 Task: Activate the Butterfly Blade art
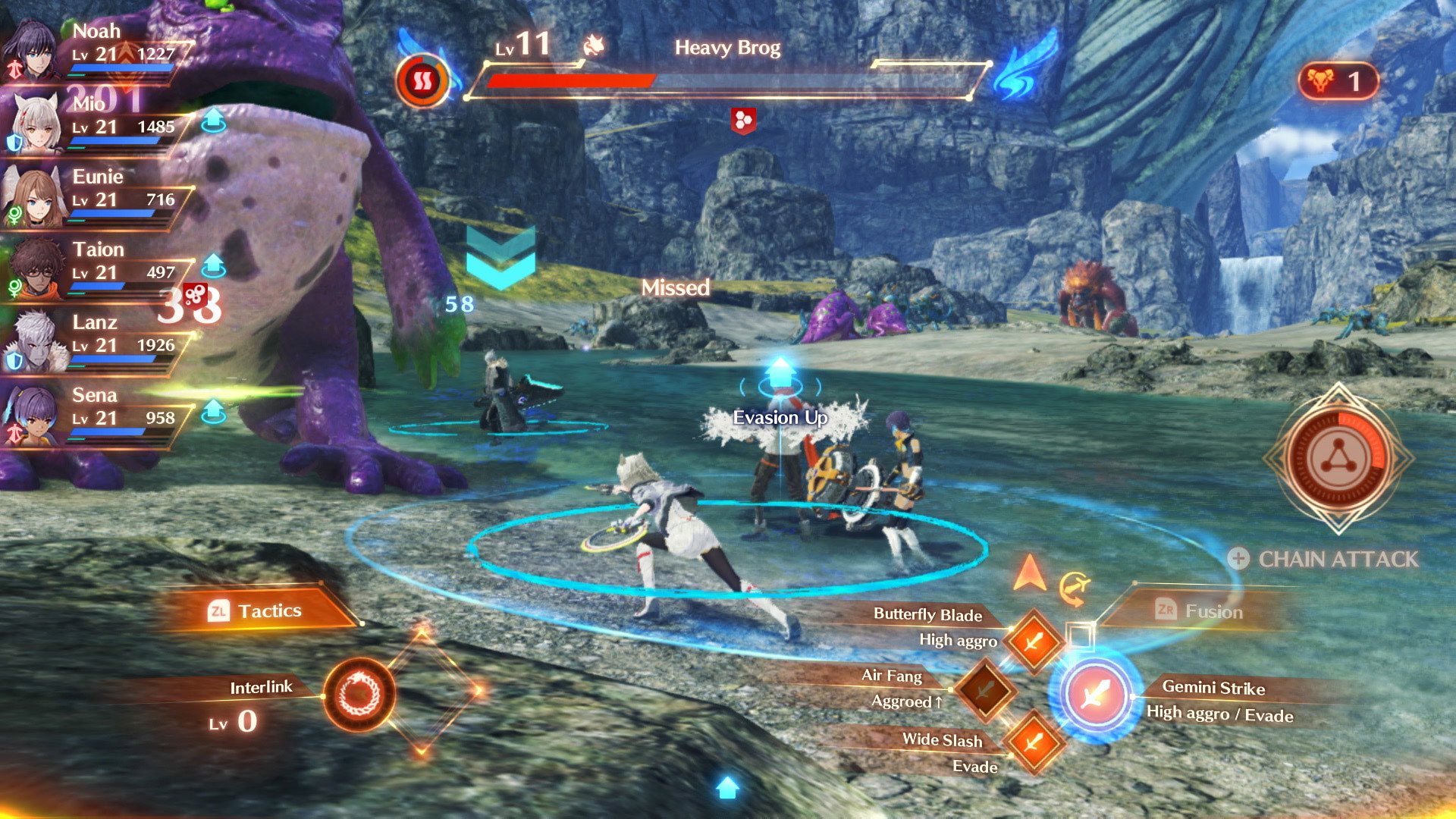[1033, 642]
